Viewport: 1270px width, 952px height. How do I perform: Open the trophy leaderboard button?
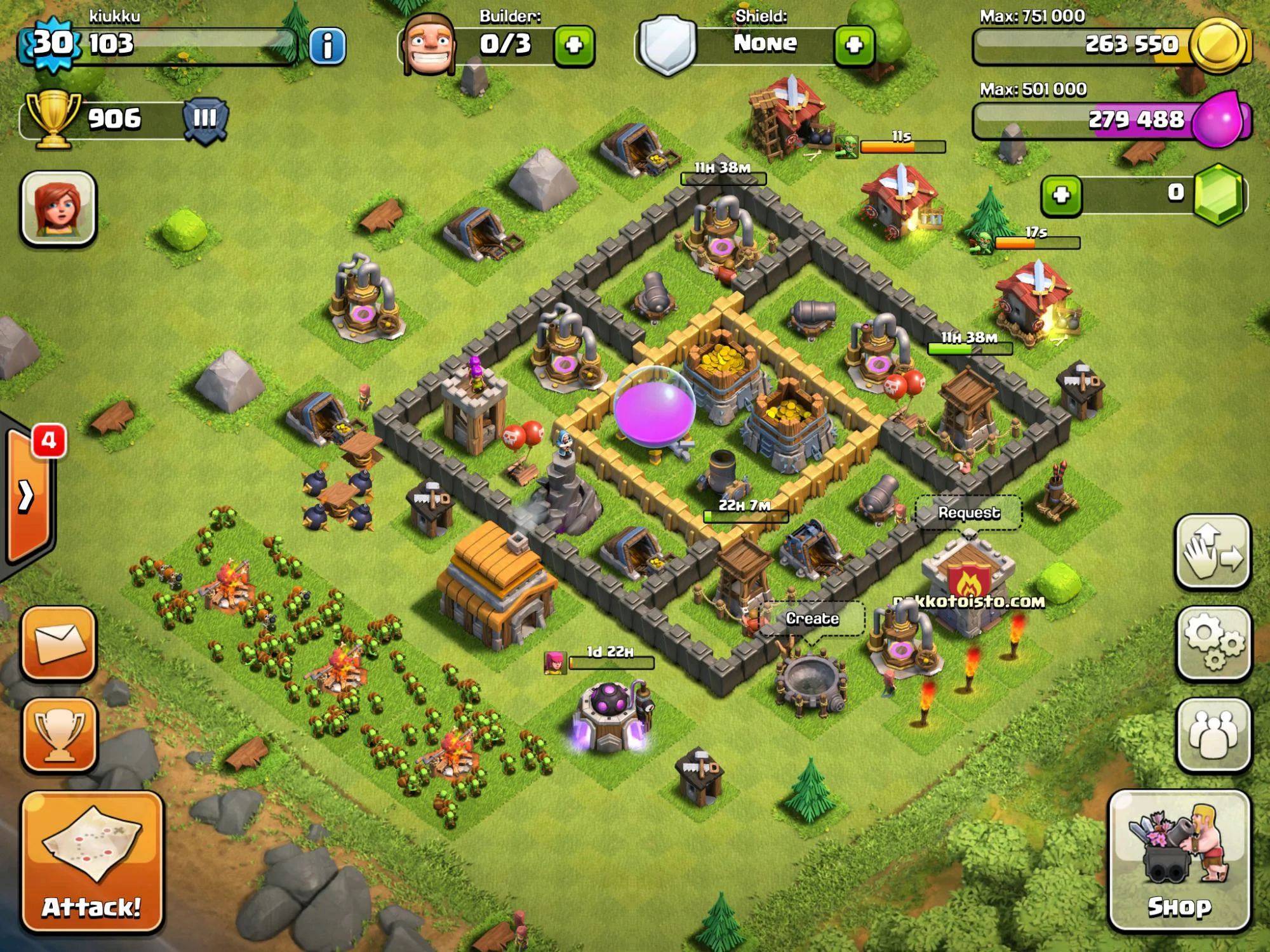pyautogui.click(x=59, y=734)
